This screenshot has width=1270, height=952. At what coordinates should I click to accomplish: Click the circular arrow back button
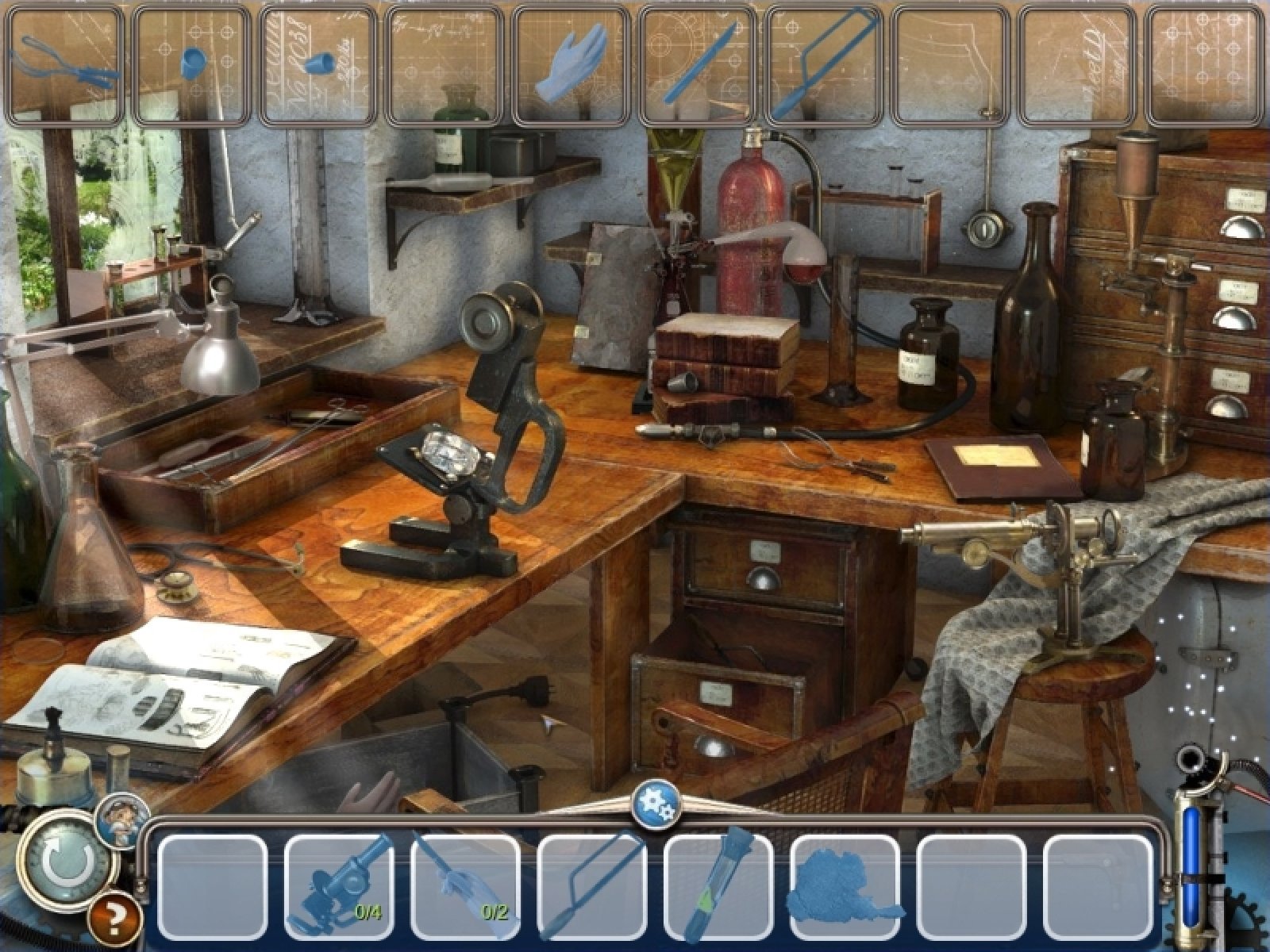click(x=60, y=864)
